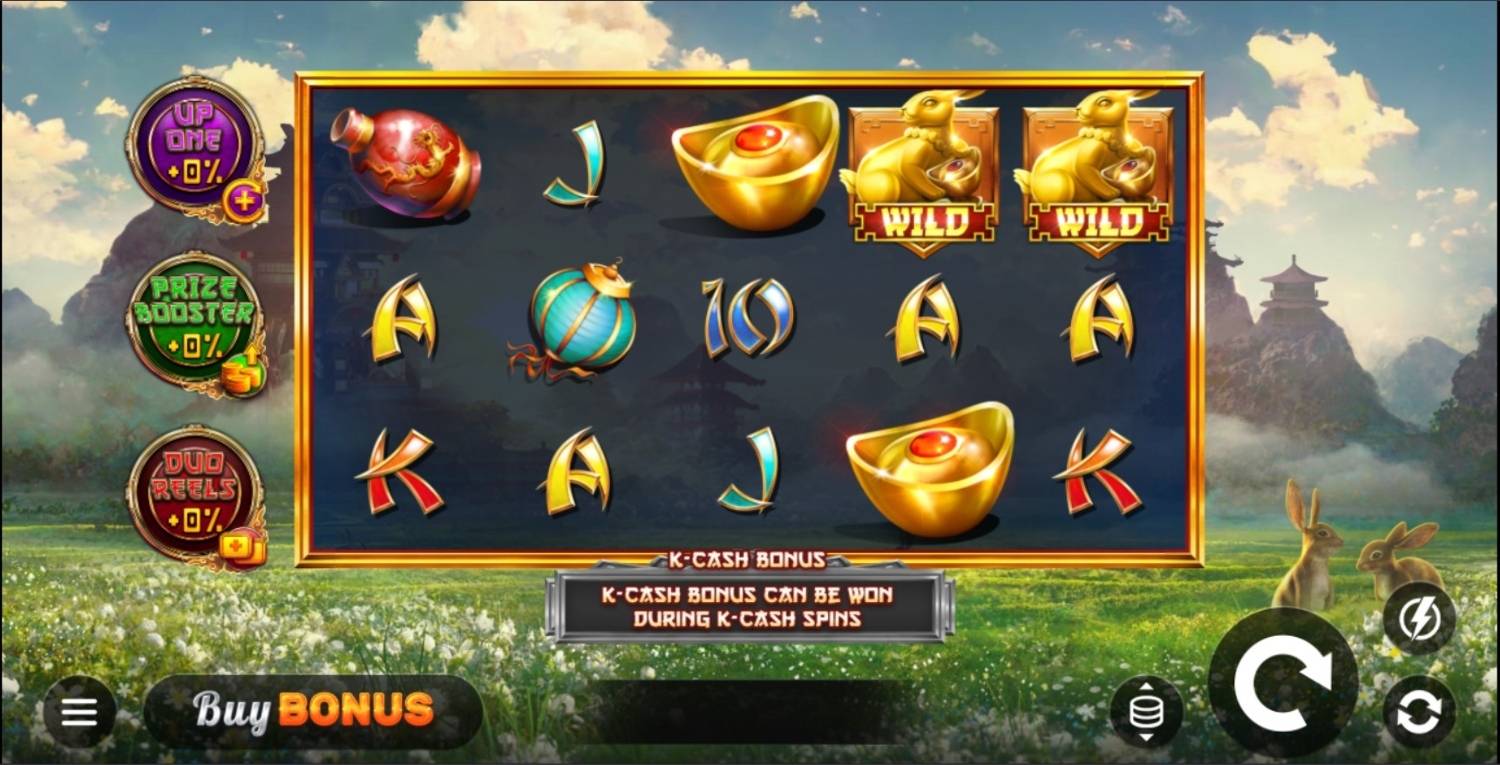The image size is (1500, 765).
Task: Open the hamburger menu
Action: 79,712
